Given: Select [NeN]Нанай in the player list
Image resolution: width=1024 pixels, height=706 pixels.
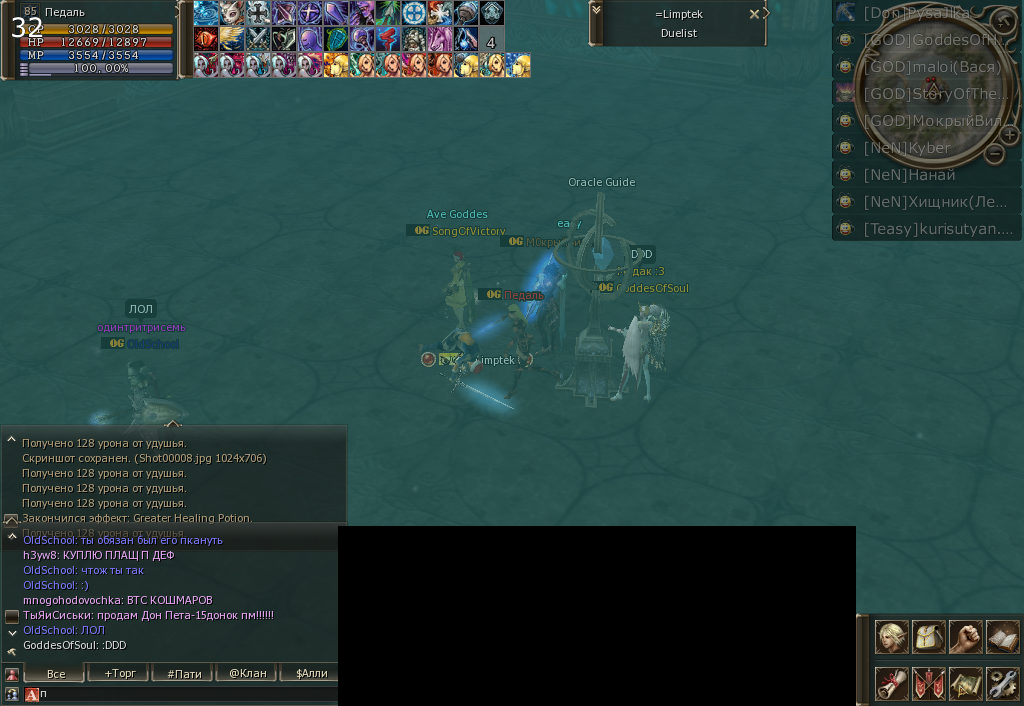Looking at the screenshot, I should pos(908,175).
